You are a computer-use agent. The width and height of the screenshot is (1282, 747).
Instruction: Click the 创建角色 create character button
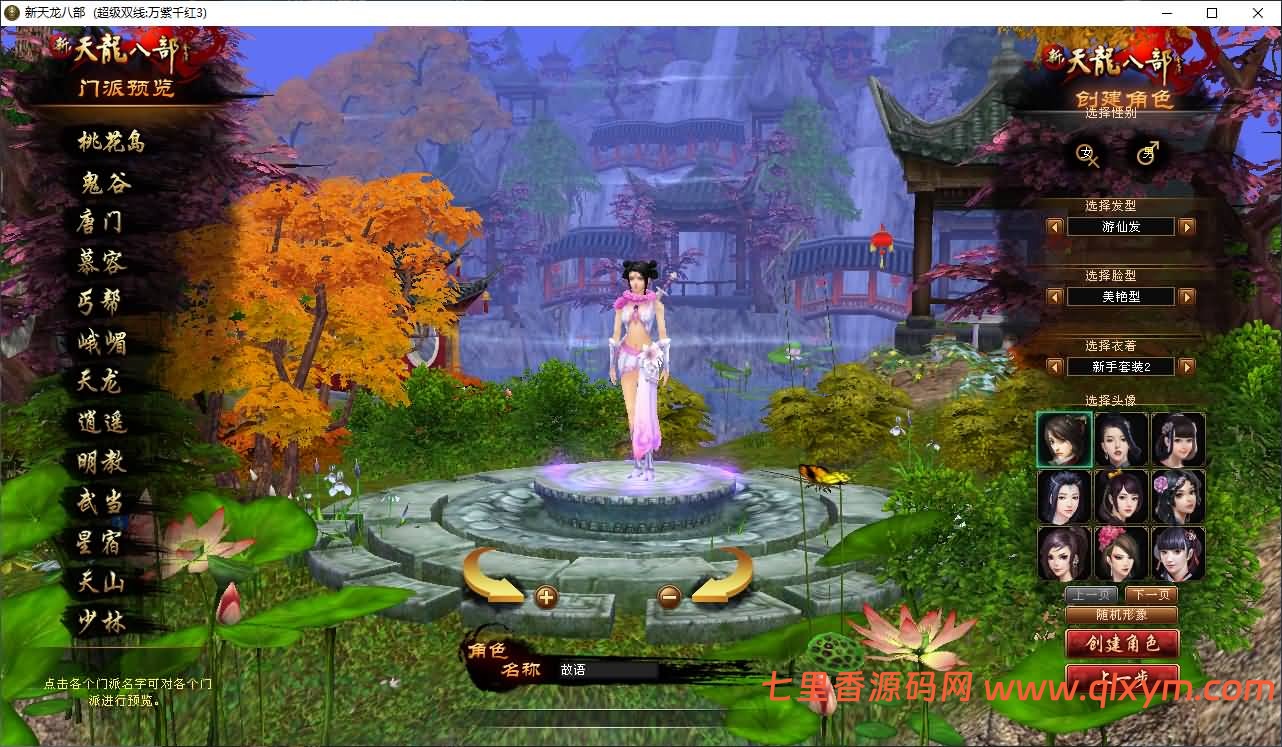(x=1121, y=645)
